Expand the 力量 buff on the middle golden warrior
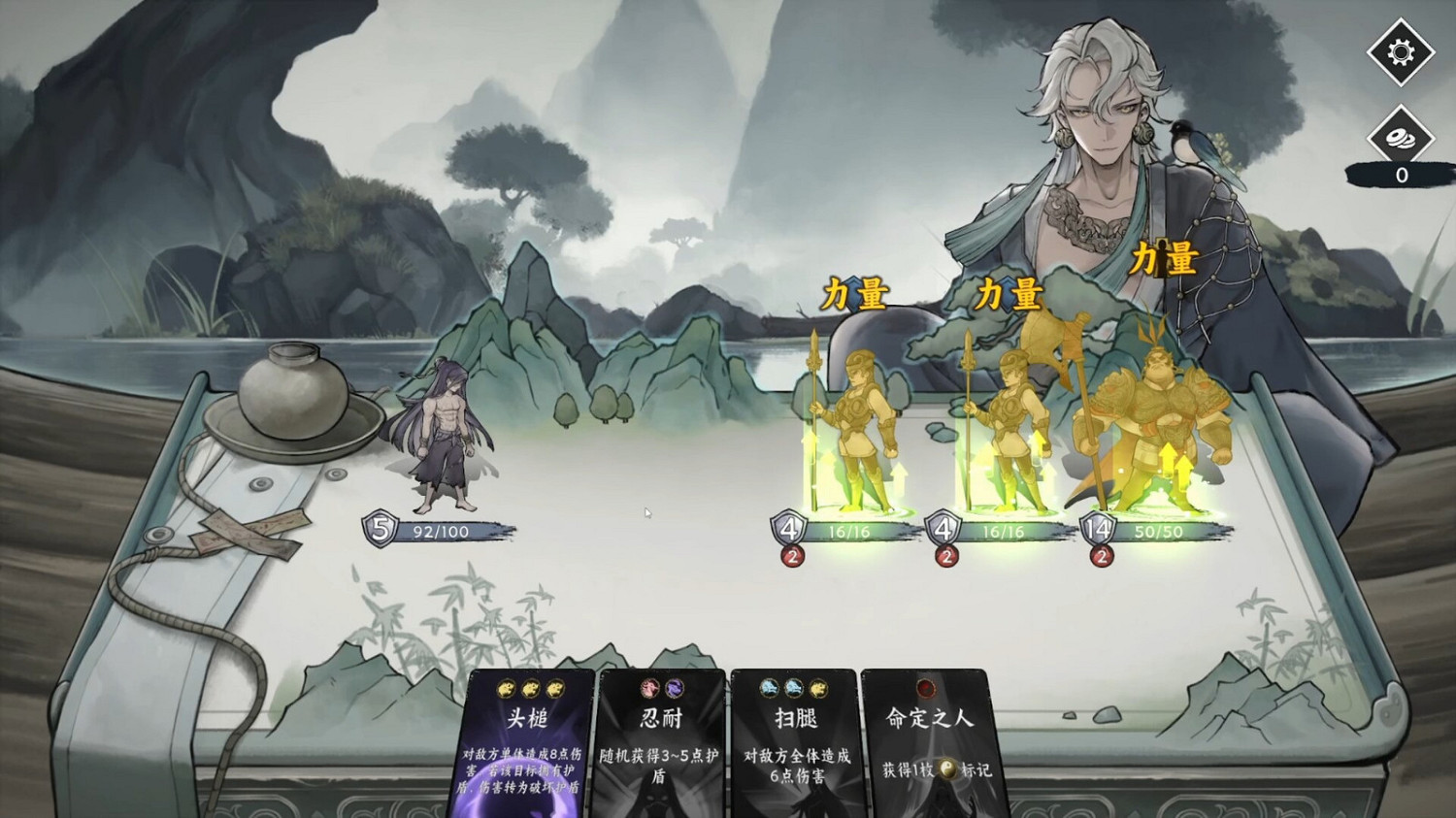Screen dimensions: 1456x818 [1009, 292]
